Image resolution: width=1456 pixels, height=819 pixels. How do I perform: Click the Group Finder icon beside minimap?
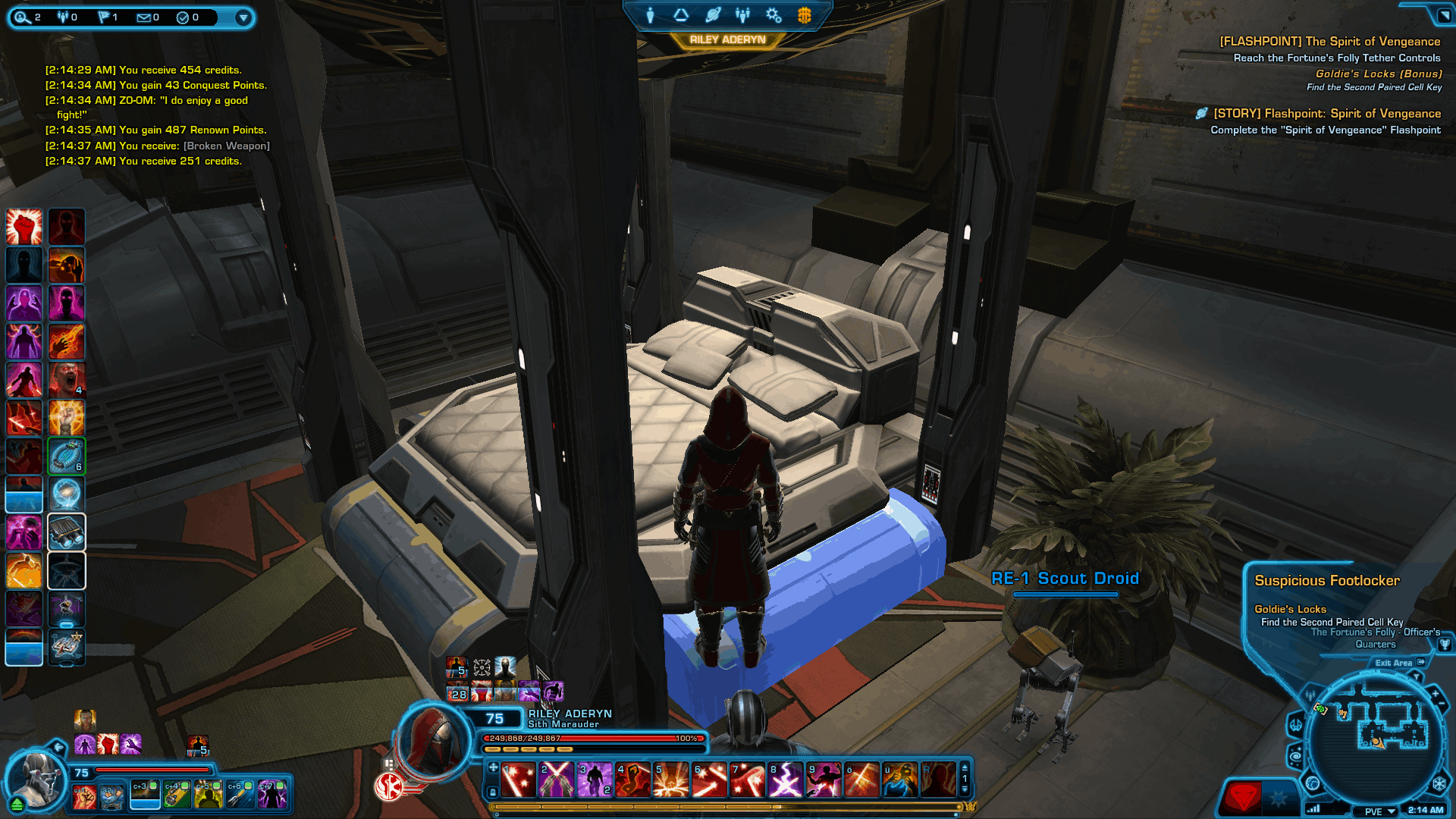point(1310,695)
